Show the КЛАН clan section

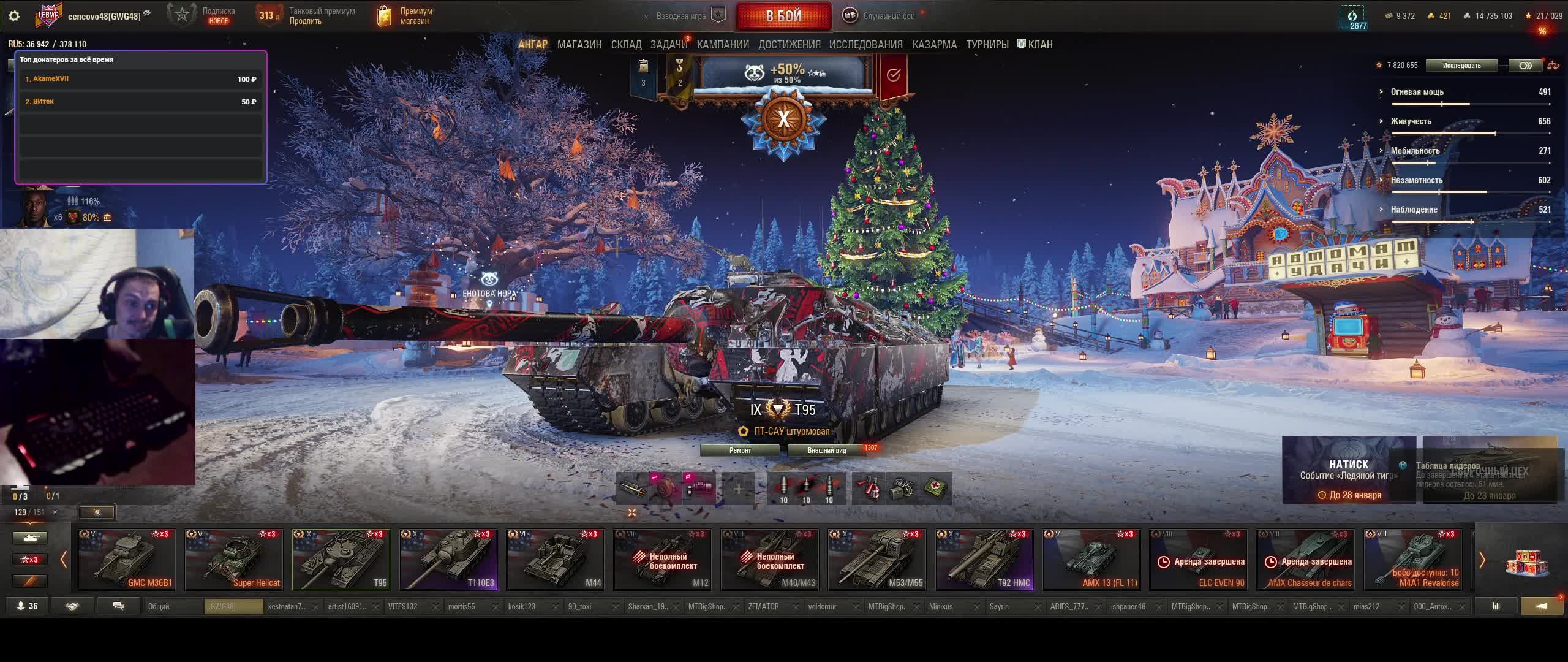click(1035, 45)
